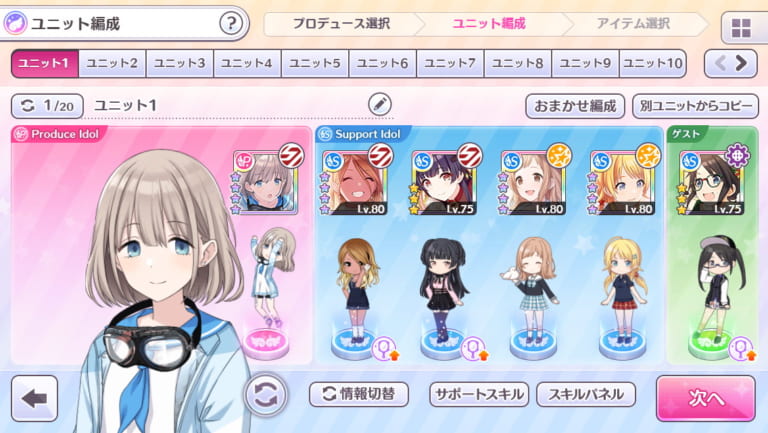Switch to the ユニット2 tab
The image size is (768, 433).
click(112, 64)
